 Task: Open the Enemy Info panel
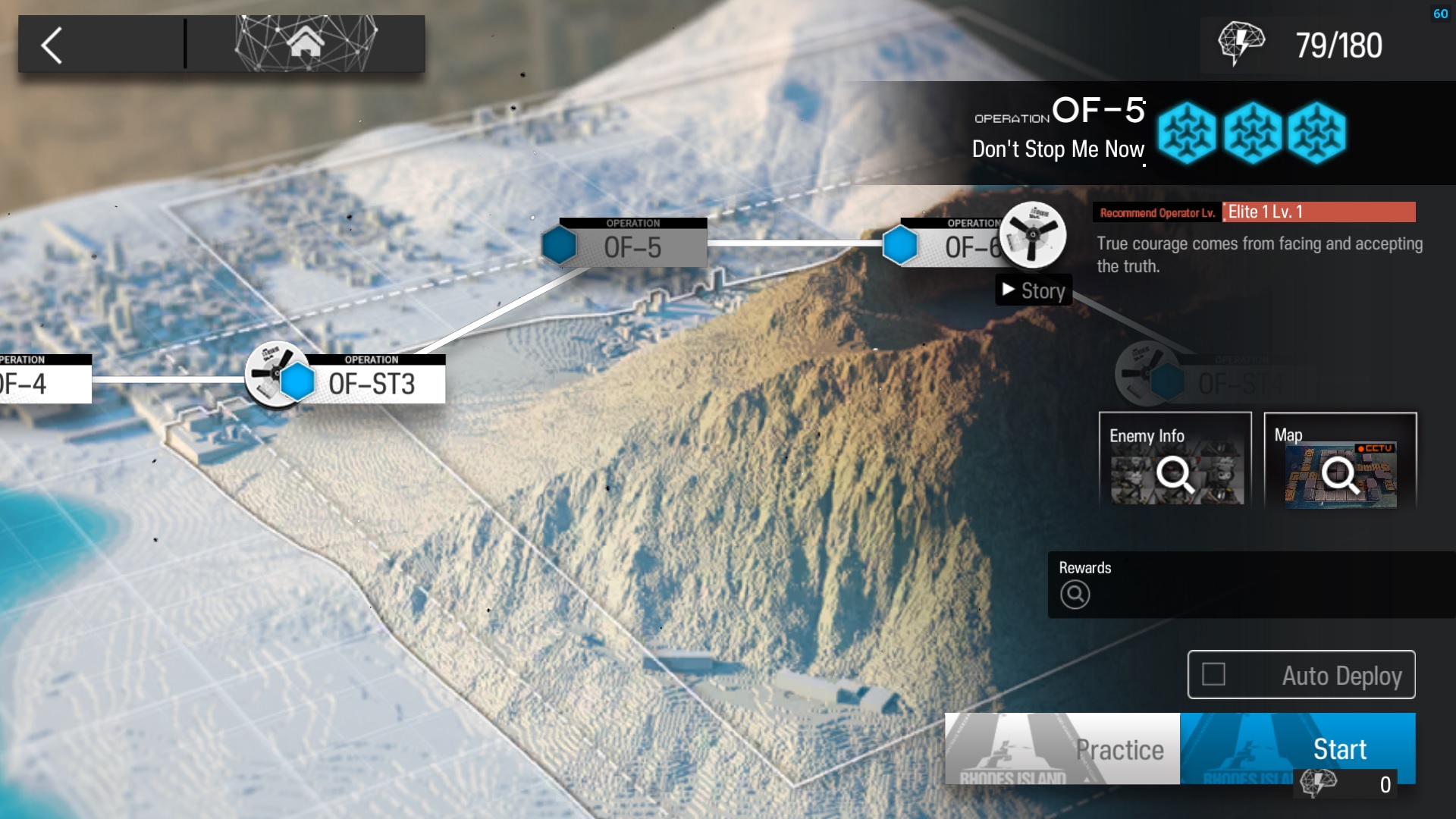click(1175, 461)
